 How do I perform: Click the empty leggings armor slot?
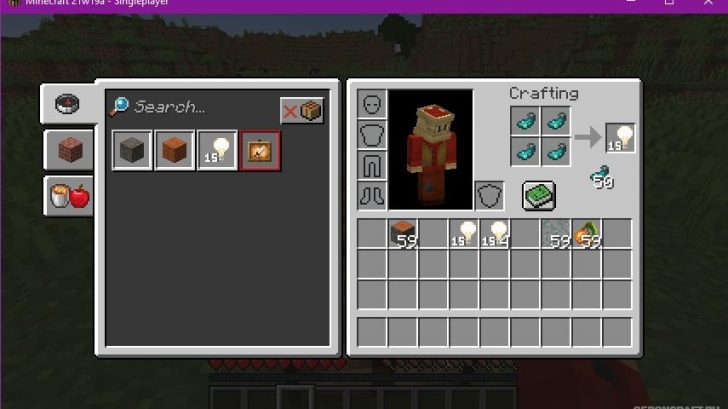pos(371,165)
